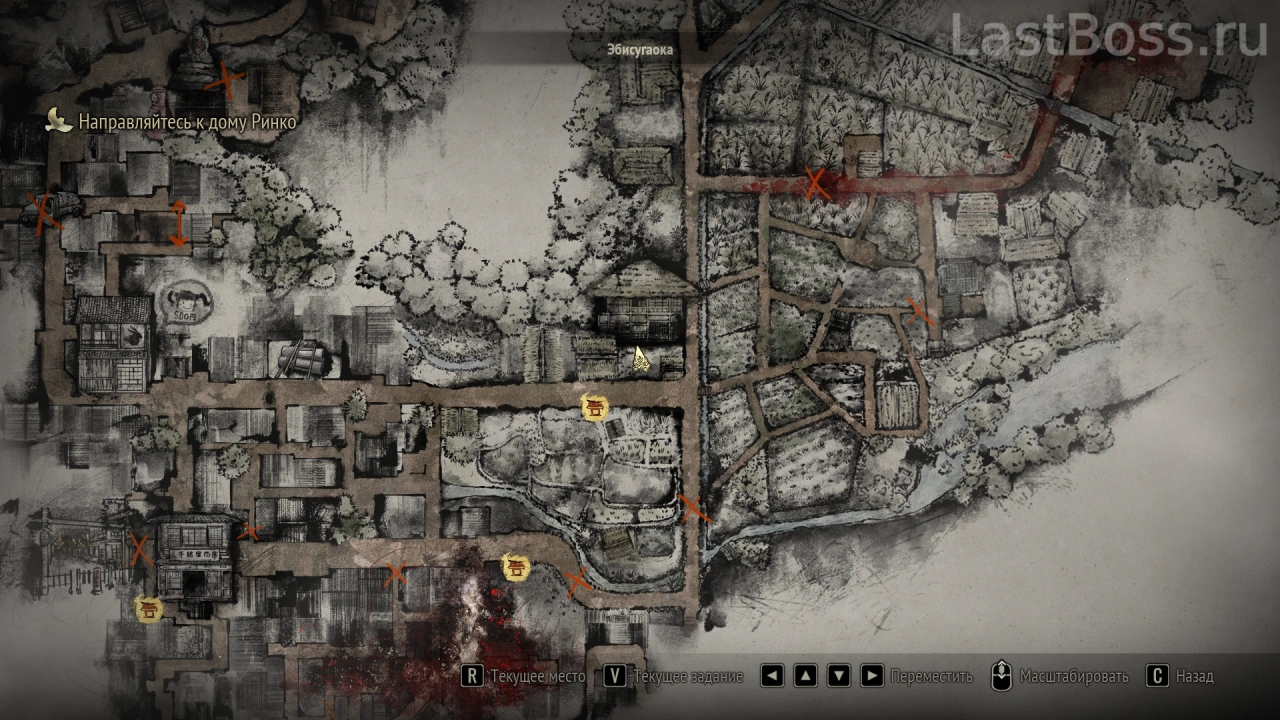Click the LastBoss.ru watermark
Image resolution: width=1280 pixels, height=720 pixels.
tap(1108, 36)
